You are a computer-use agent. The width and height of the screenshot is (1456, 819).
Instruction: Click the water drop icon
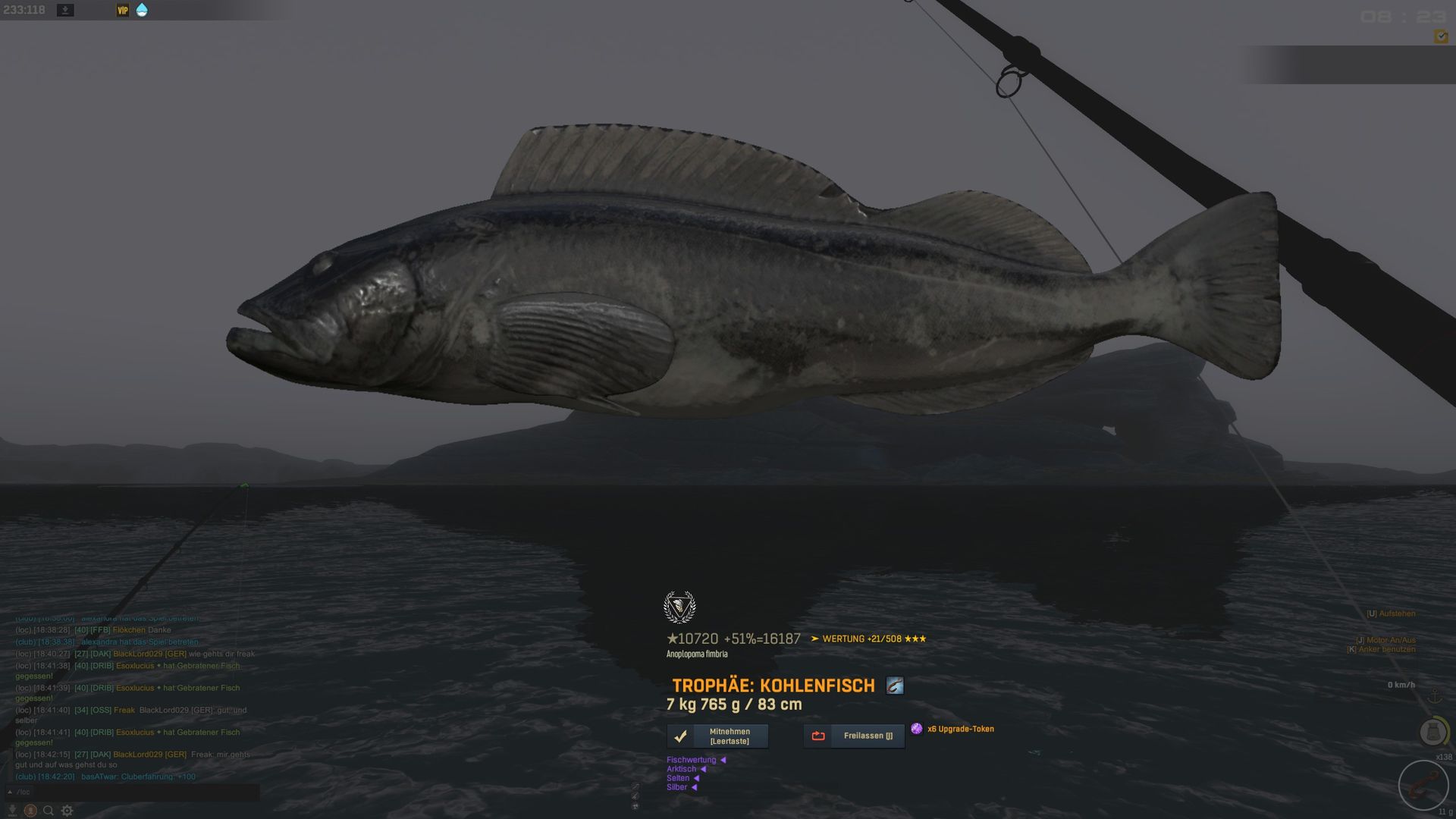[x=142, y=11]
